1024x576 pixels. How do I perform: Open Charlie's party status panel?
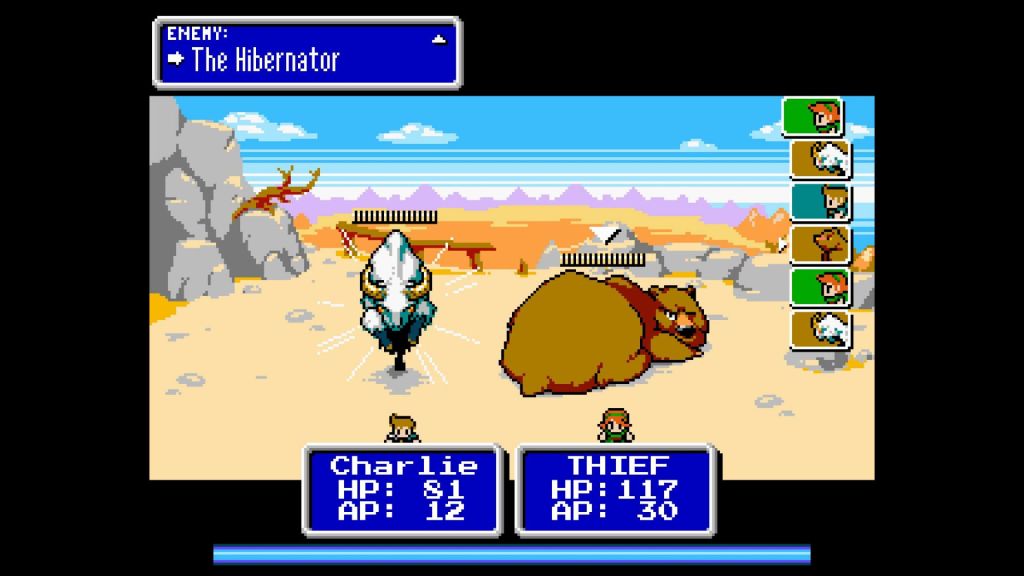pyautogui.click(x=402, y=489)
